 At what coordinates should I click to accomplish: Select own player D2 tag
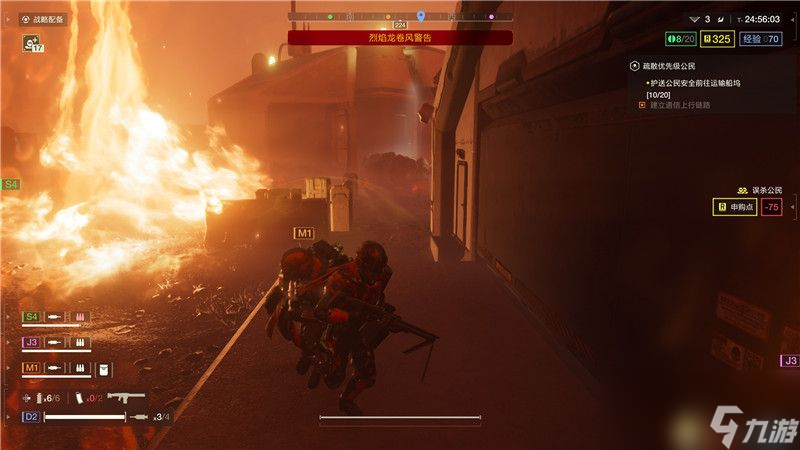pyautogui.click(x=31, y=416)
